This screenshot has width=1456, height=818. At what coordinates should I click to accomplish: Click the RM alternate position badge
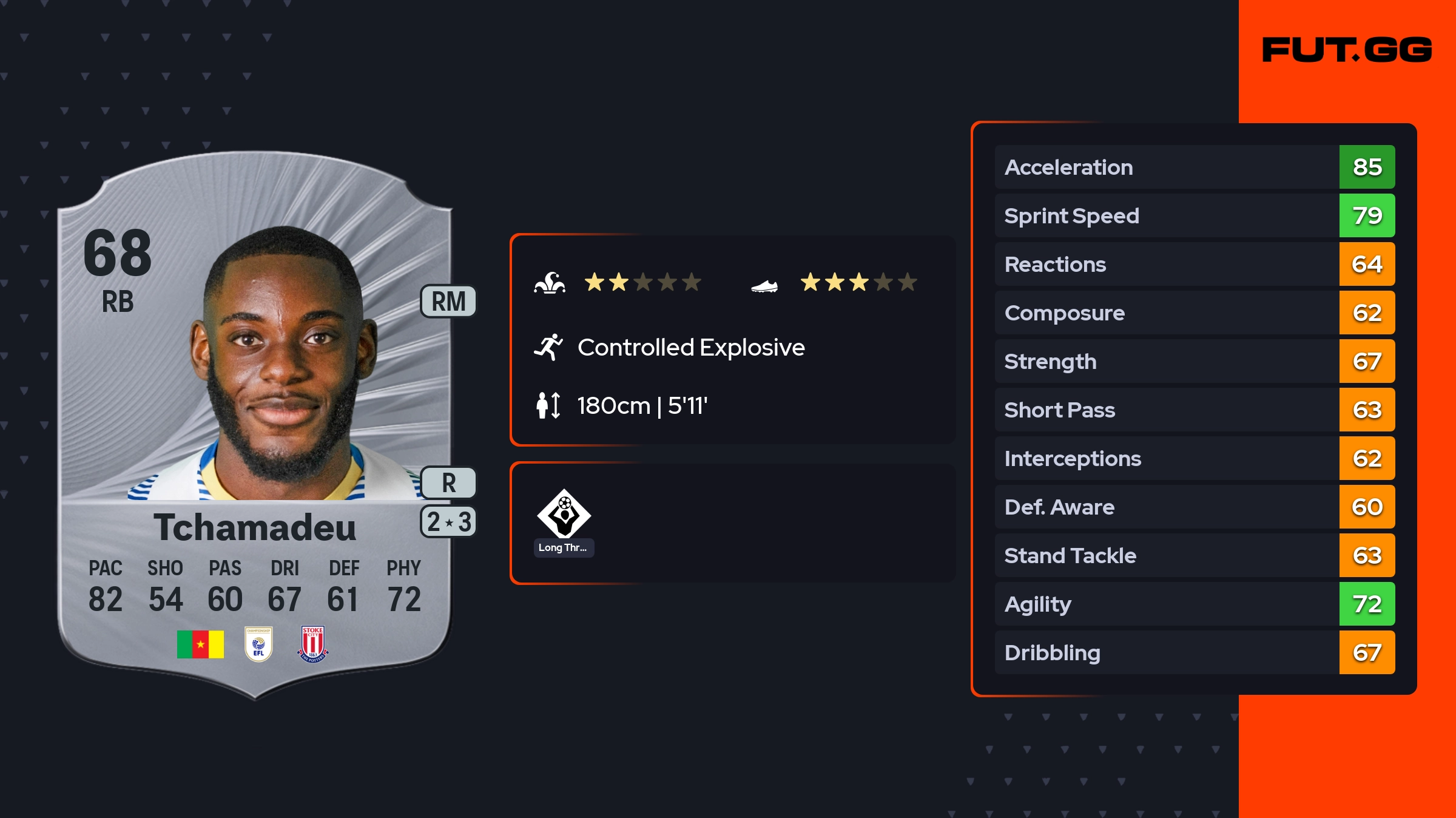click(448, 302)
